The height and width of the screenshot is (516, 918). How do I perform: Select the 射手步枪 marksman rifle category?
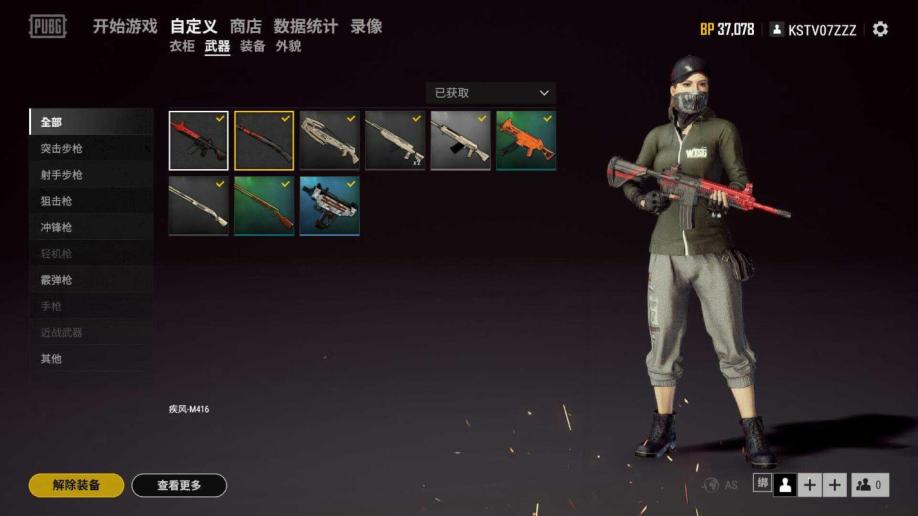[x=62, y=175]
